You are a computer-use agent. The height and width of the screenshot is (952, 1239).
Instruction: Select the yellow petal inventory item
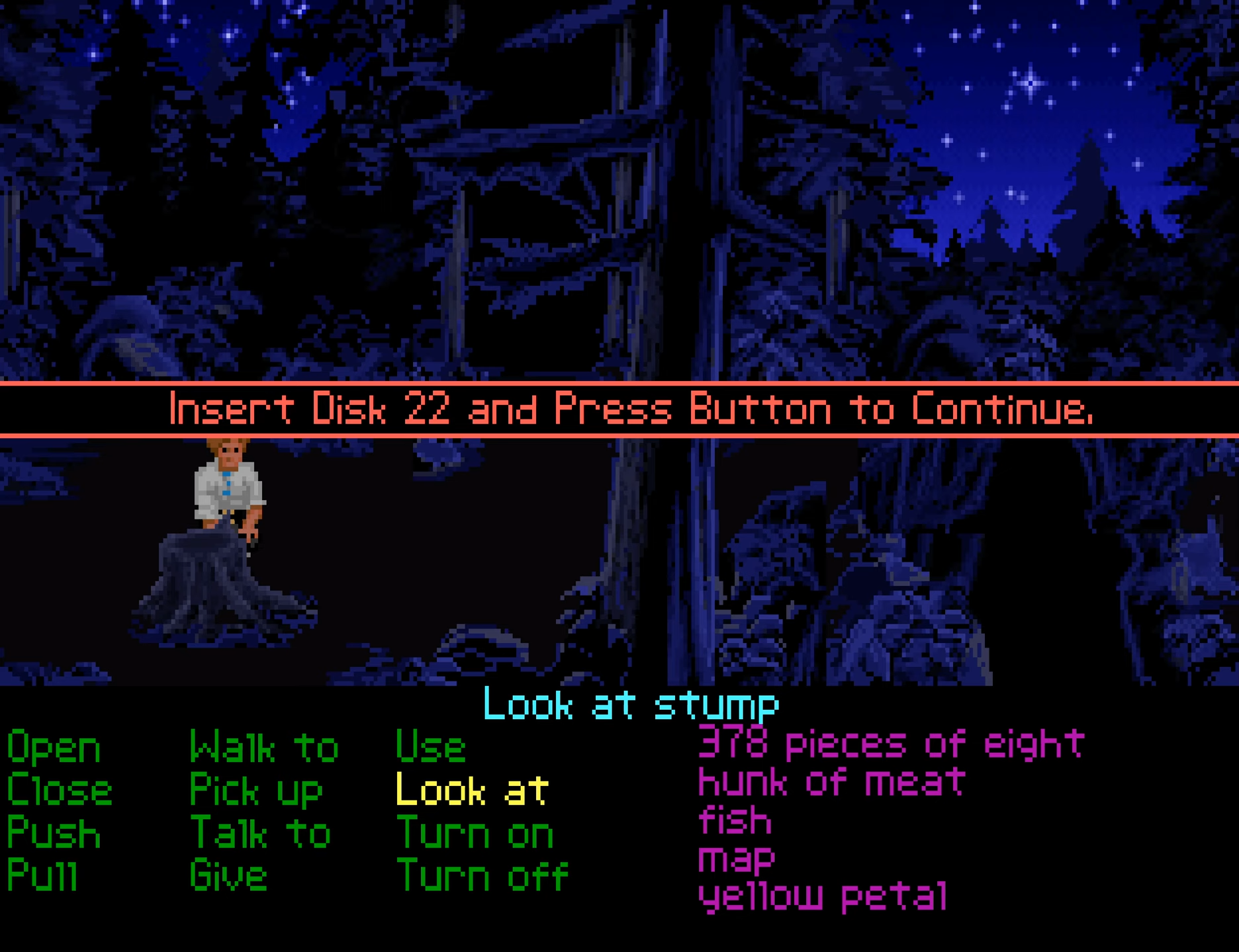pos(823,897)
